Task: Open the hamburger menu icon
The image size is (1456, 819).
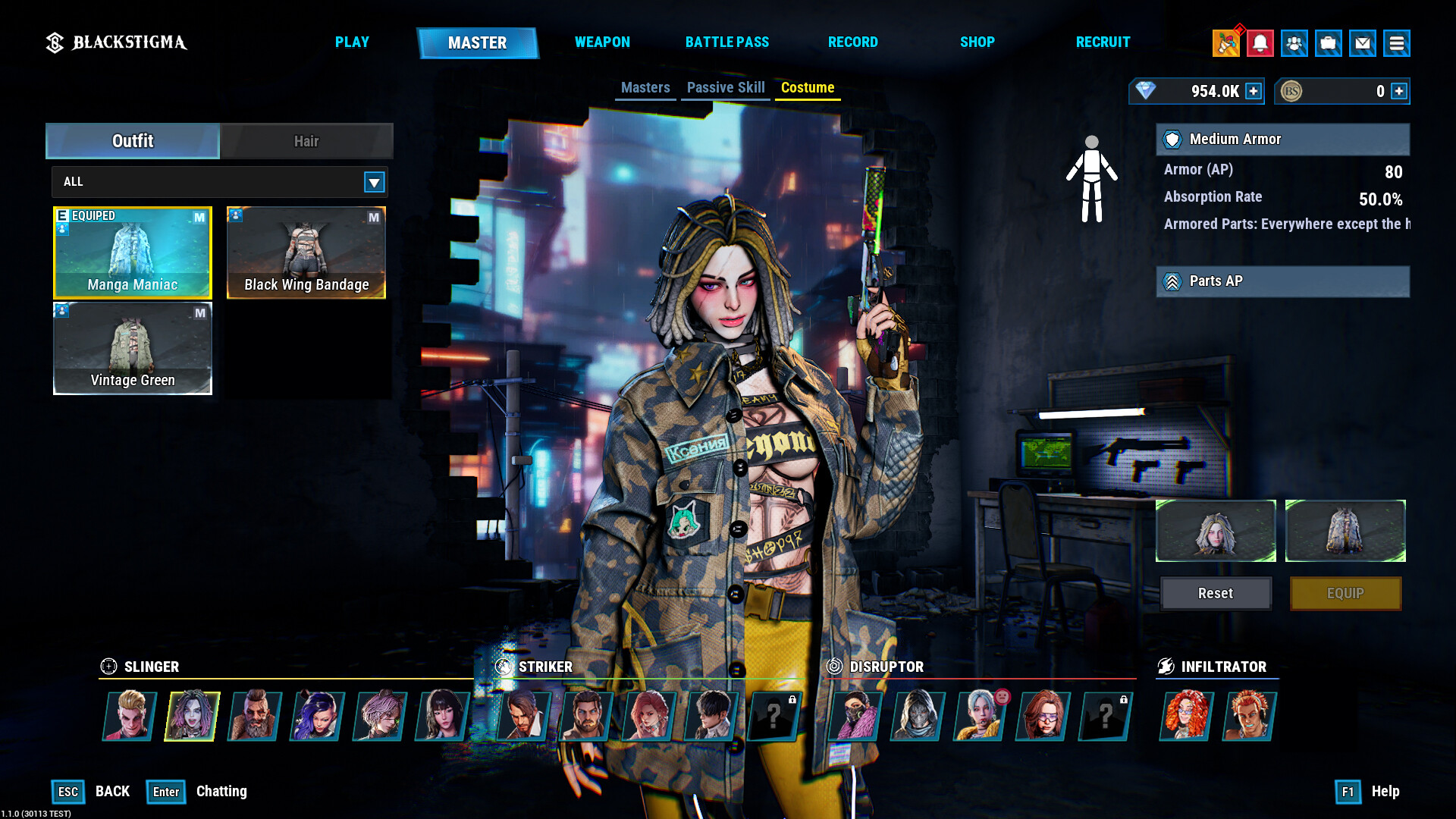Action: (x=1398, y=43)
